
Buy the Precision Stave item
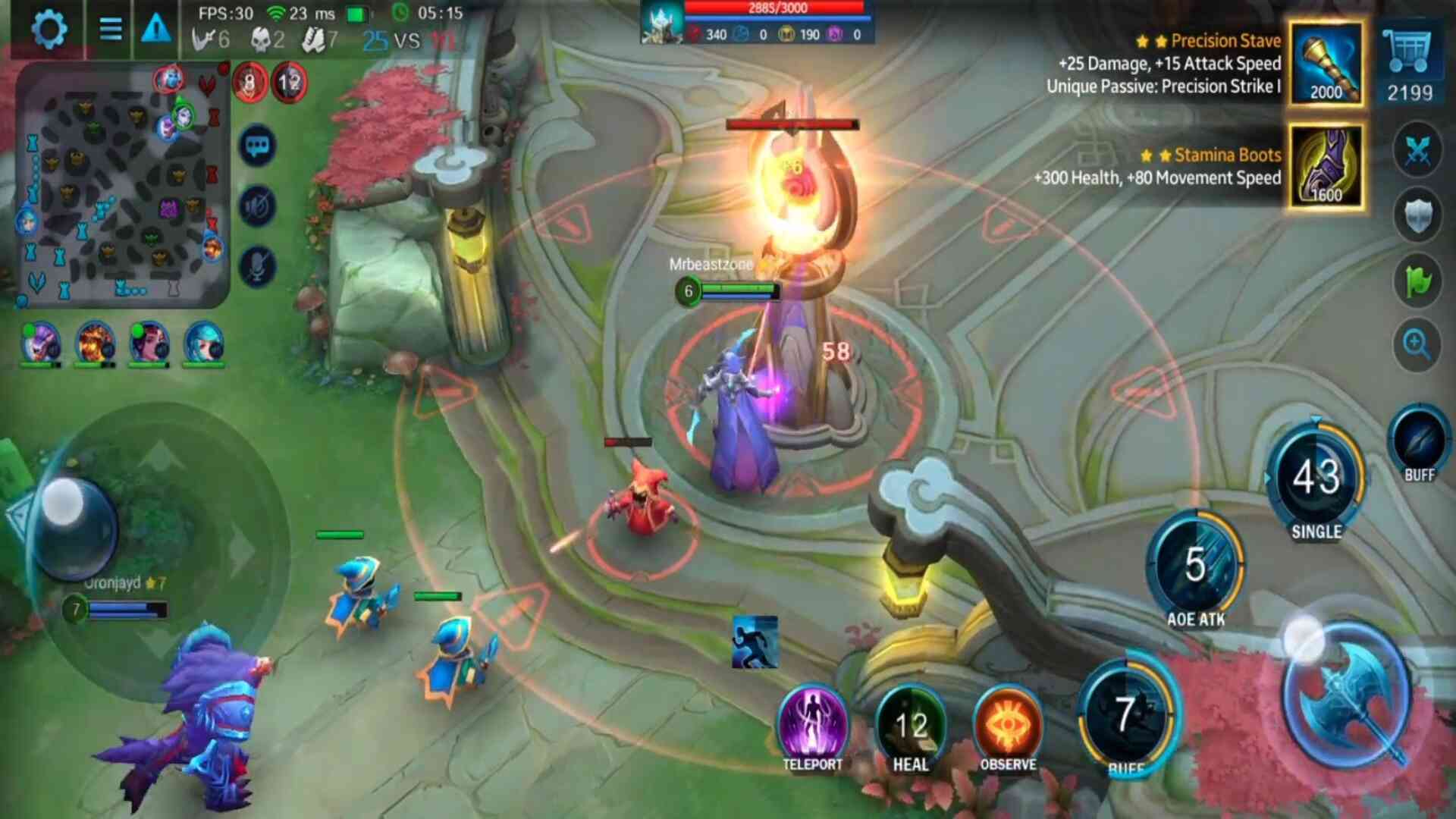(x=1326, y=64)
